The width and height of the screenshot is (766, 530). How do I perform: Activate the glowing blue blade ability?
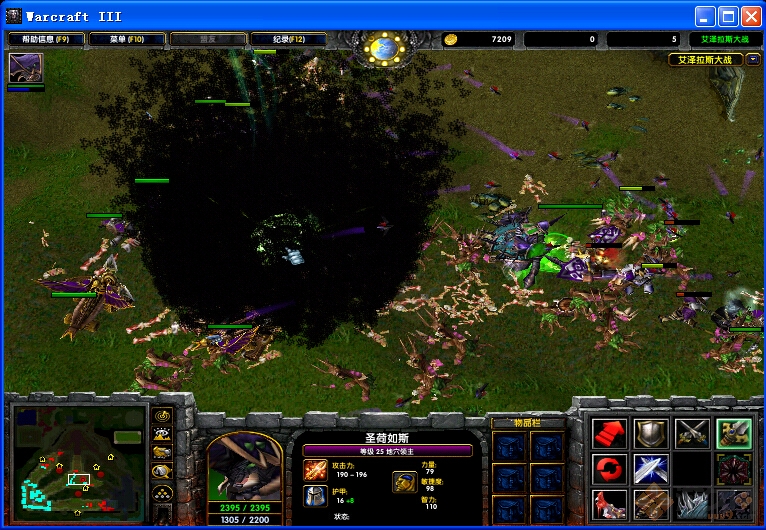pyautogui.click(x=651, y=468)
